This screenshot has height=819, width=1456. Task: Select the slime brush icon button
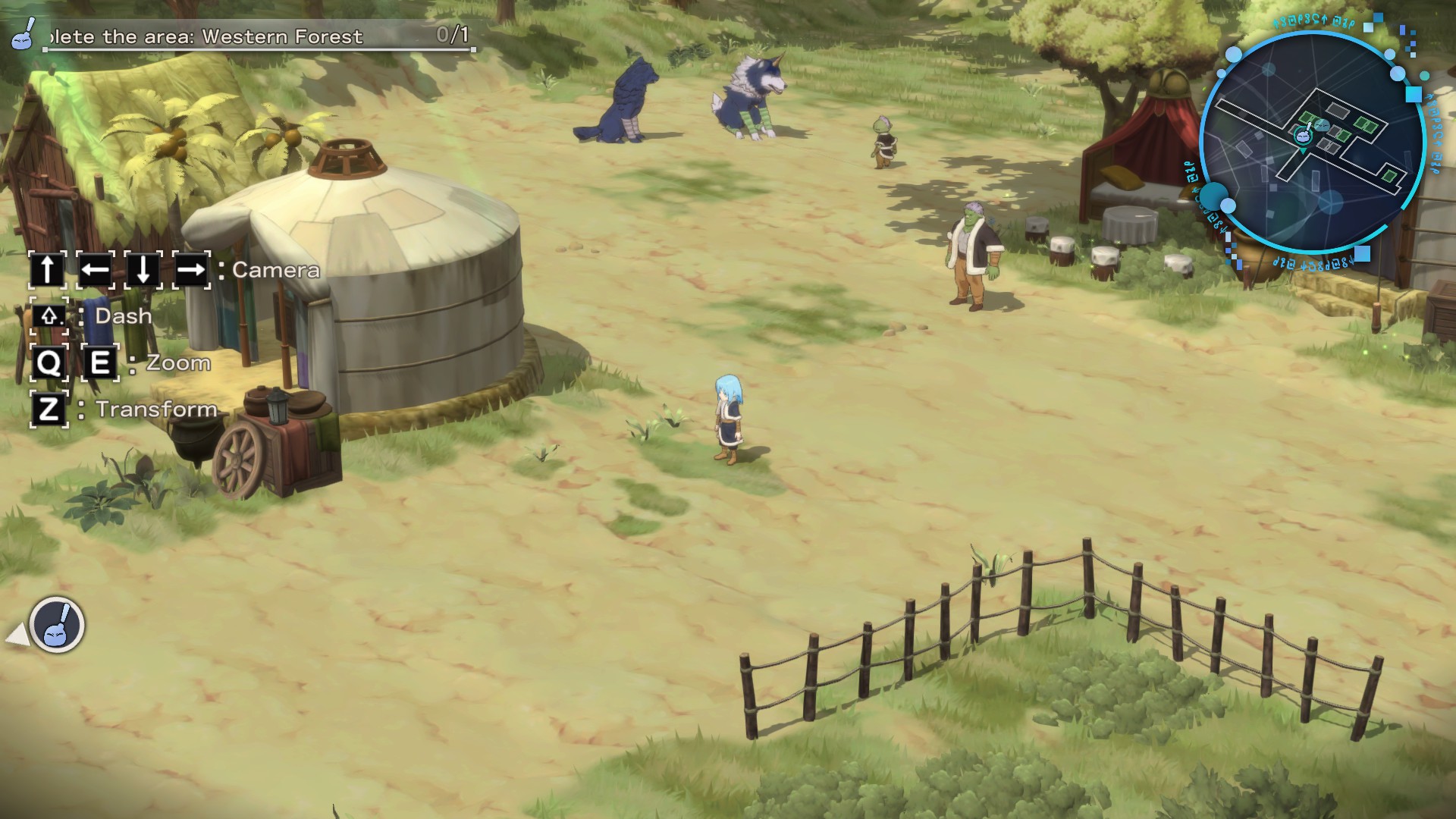coord(57,625)
